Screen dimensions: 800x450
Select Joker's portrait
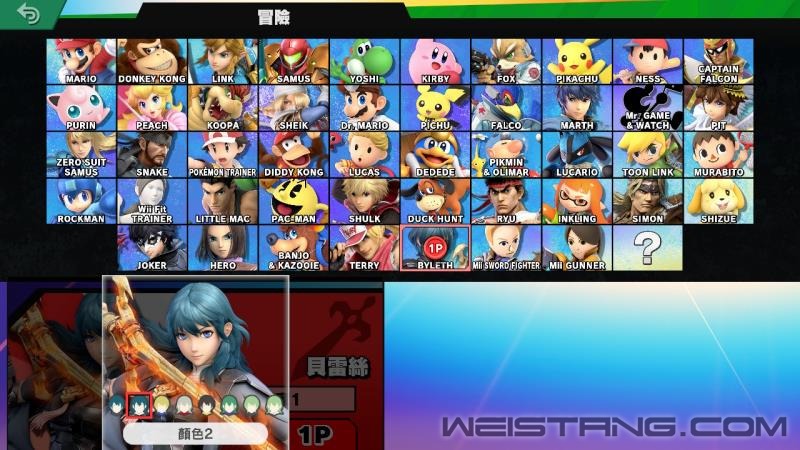(151, 247)
